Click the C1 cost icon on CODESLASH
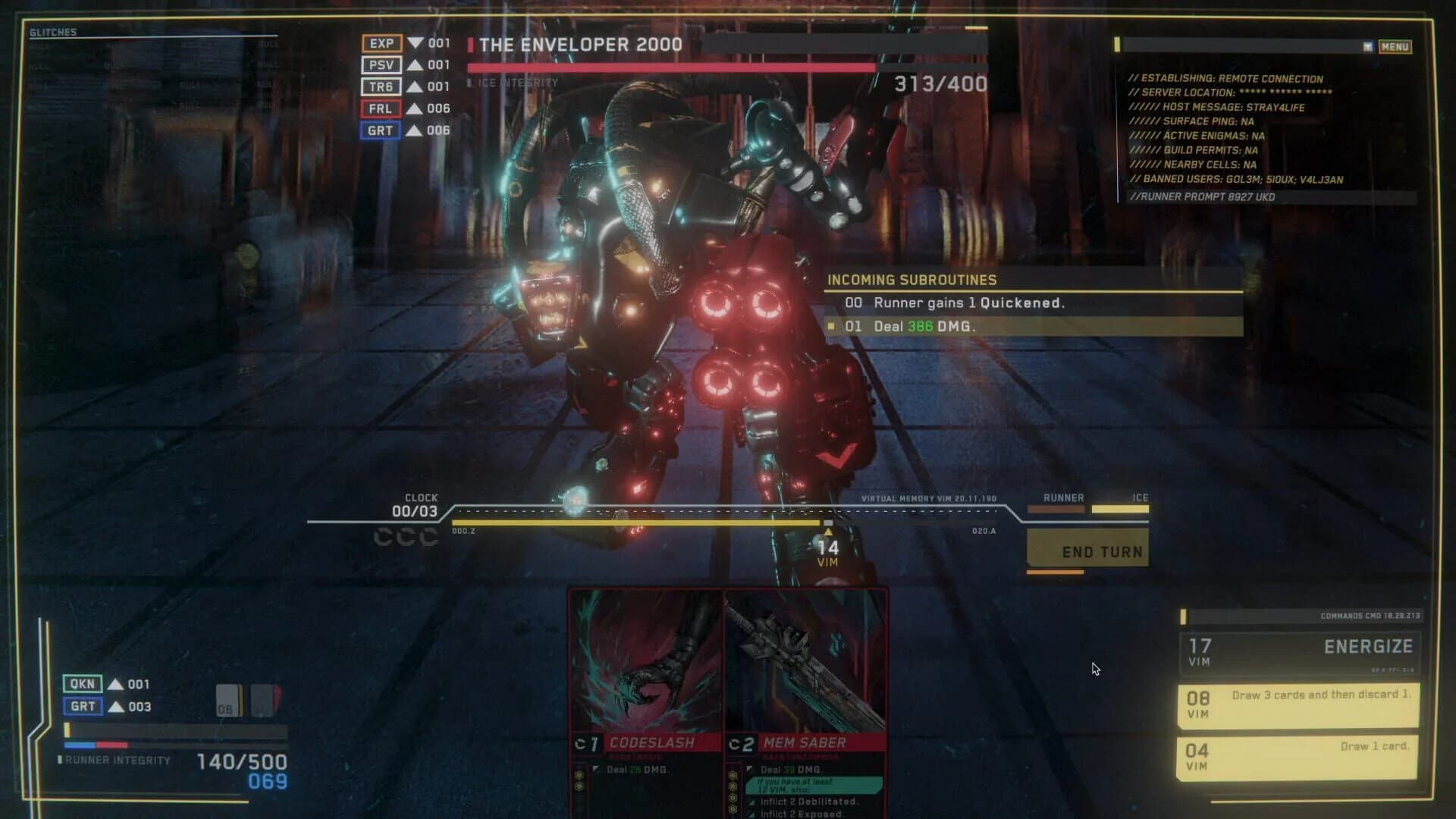Viewport: 1456px width, 819px height. 589,744
